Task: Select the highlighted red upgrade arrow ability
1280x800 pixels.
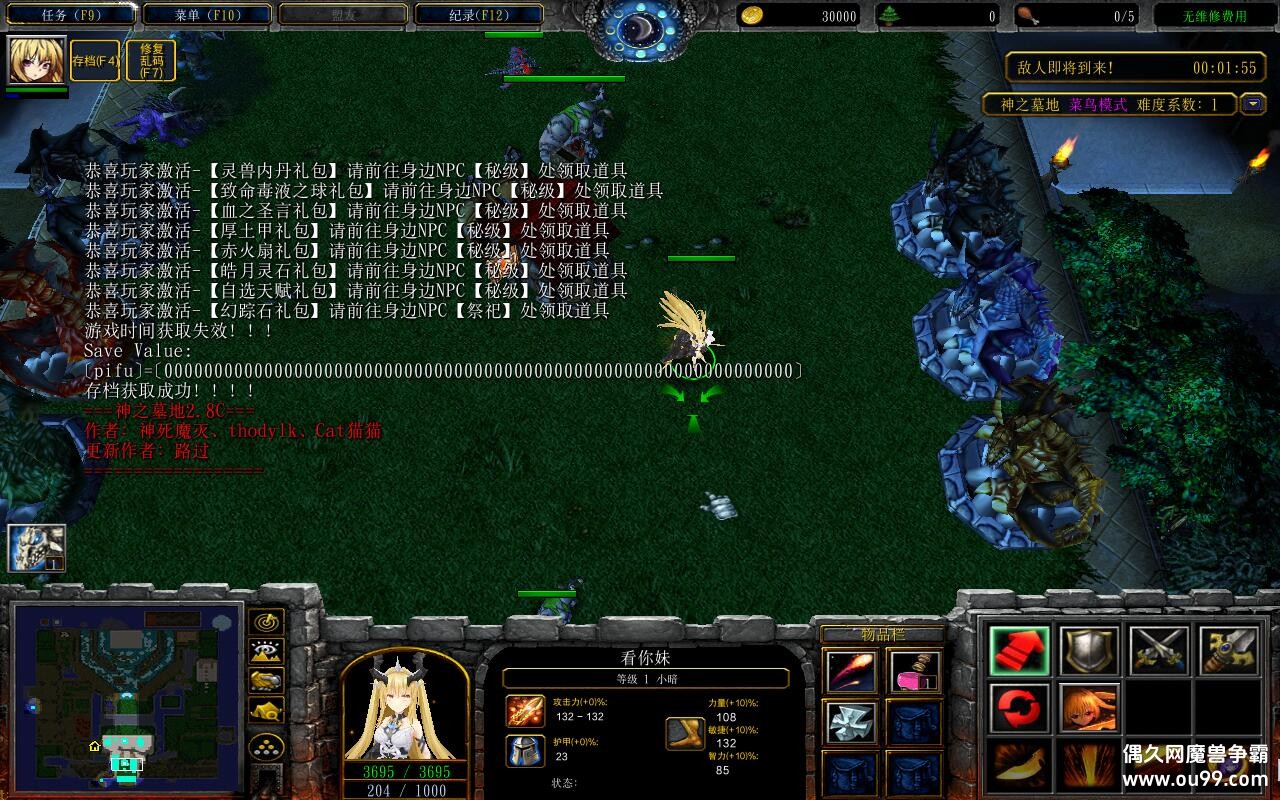Action: [x=1020, y=652]
